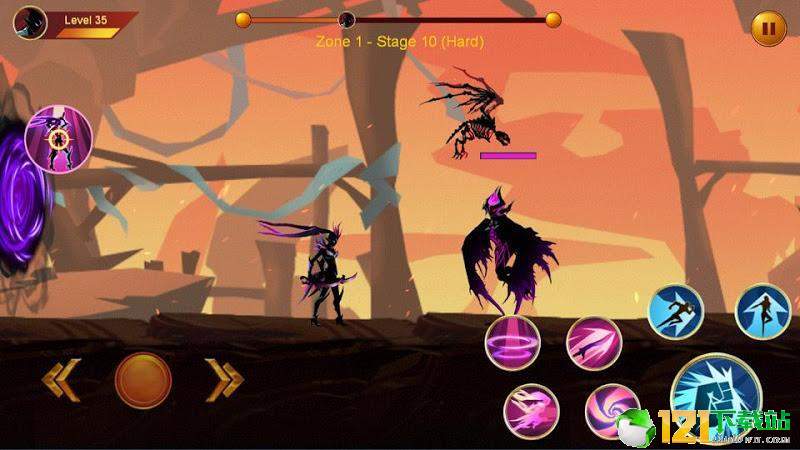Pause the game with the orange button
The width and height of the screenshot is (800, 450).
tap(768, 28)
